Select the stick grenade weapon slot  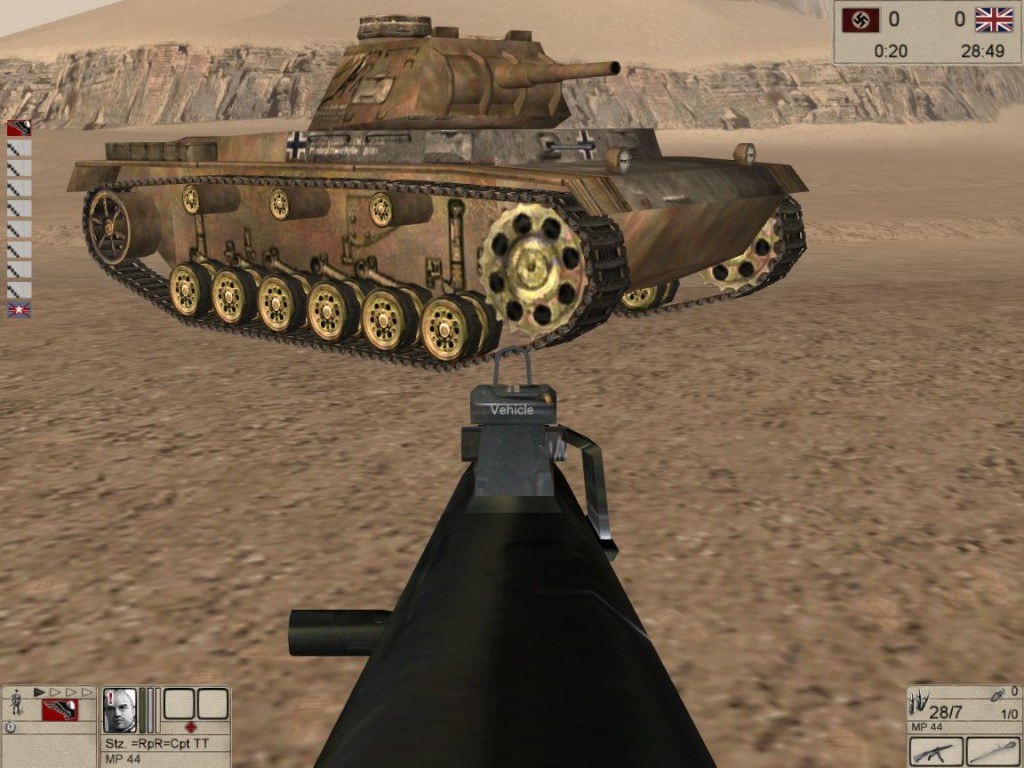tap(993, 751)
